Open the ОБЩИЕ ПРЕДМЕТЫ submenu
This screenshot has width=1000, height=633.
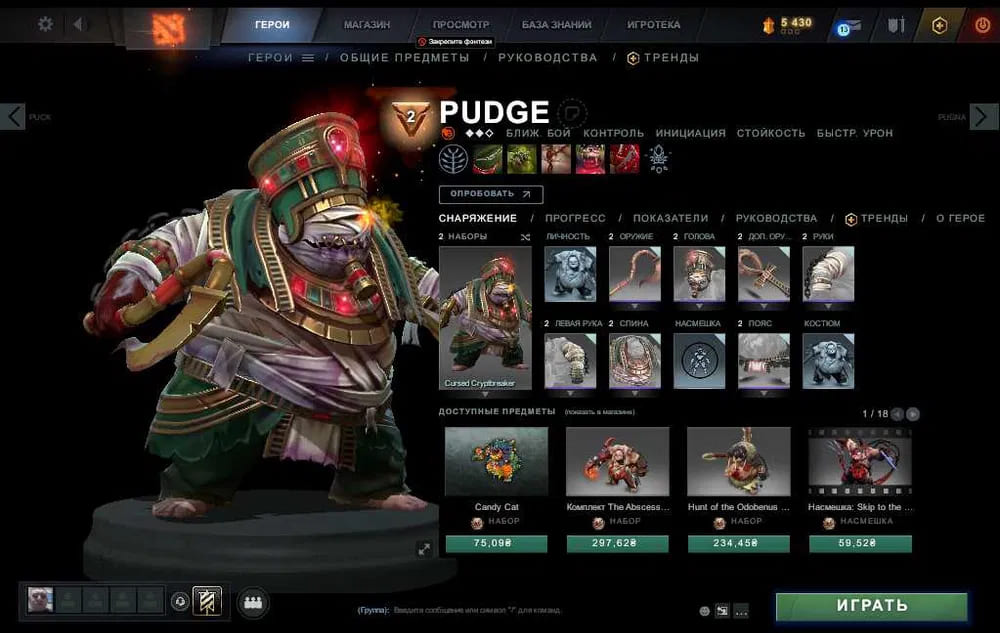[404, 58]
